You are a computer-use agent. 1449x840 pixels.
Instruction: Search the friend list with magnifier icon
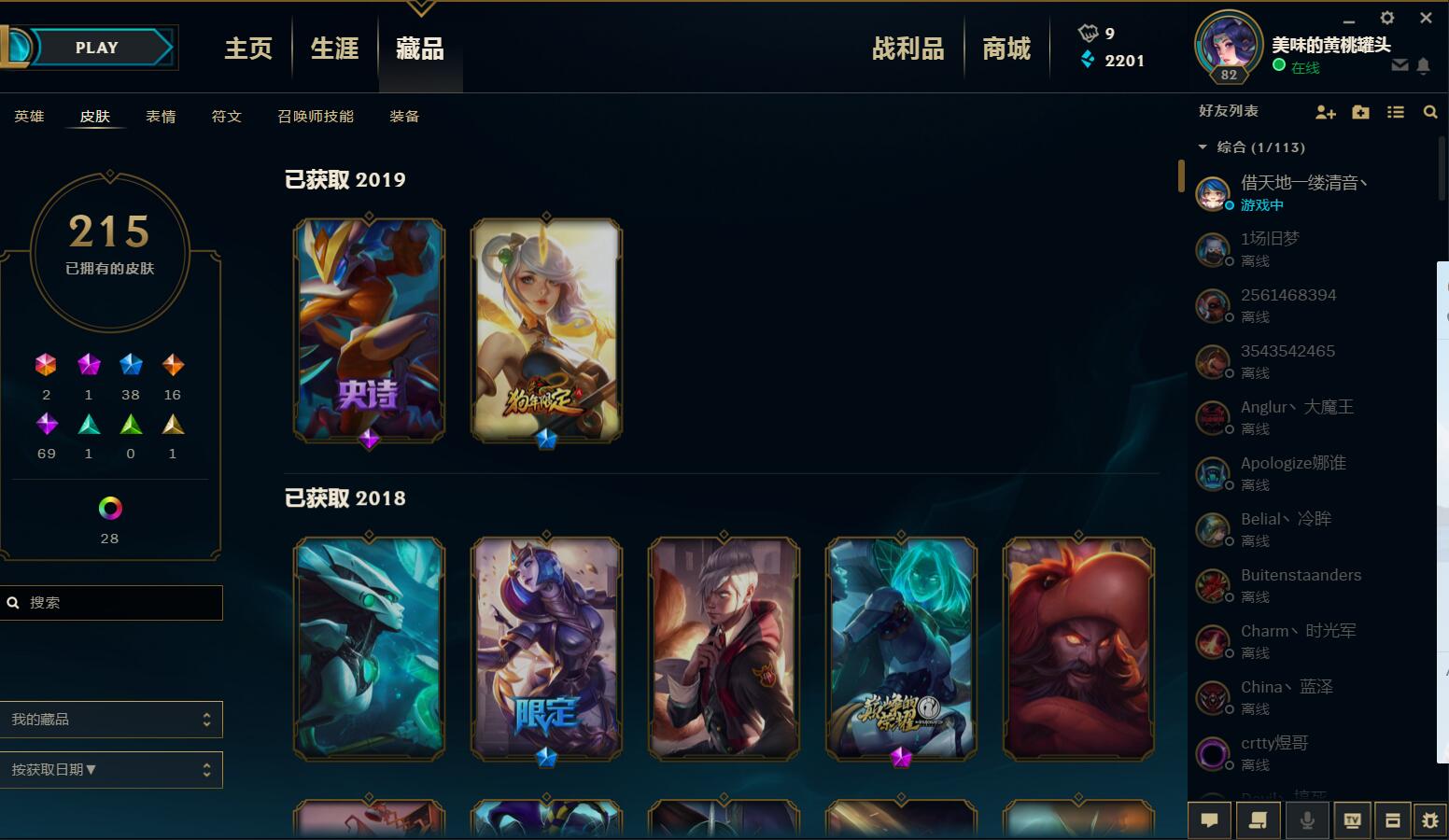[1431, 112]
